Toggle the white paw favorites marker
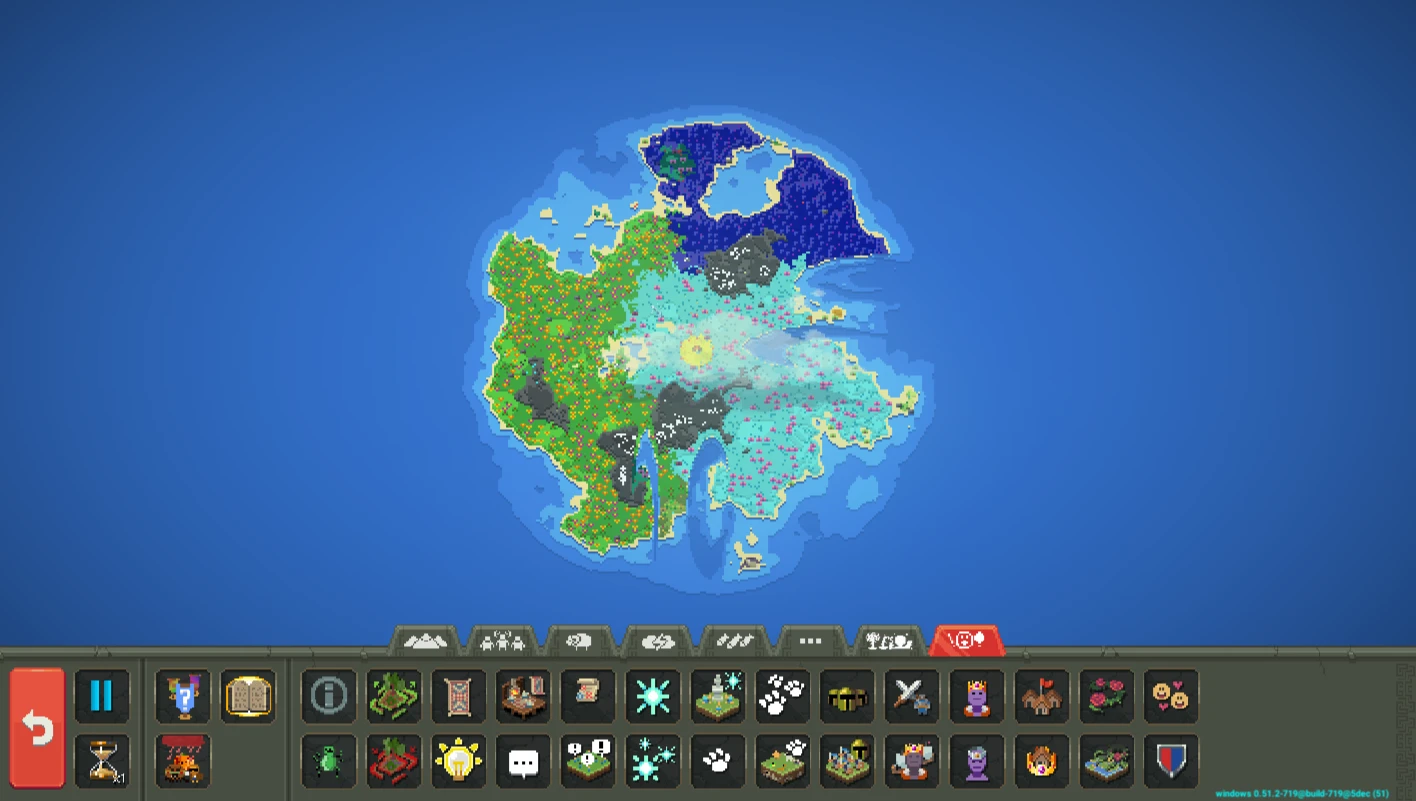Viewport: 1416px width, 801px height. [718, 760]
